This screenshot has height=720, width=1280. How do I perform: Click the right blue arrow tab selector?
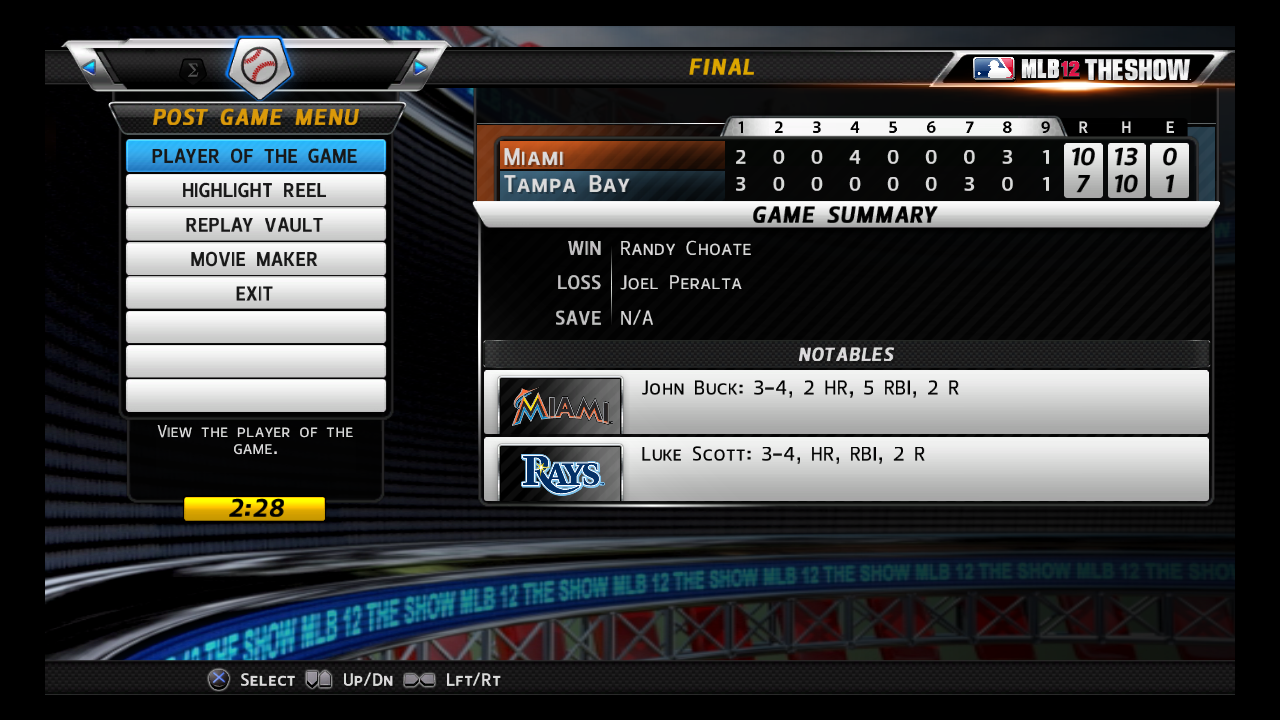coord(420,67)
